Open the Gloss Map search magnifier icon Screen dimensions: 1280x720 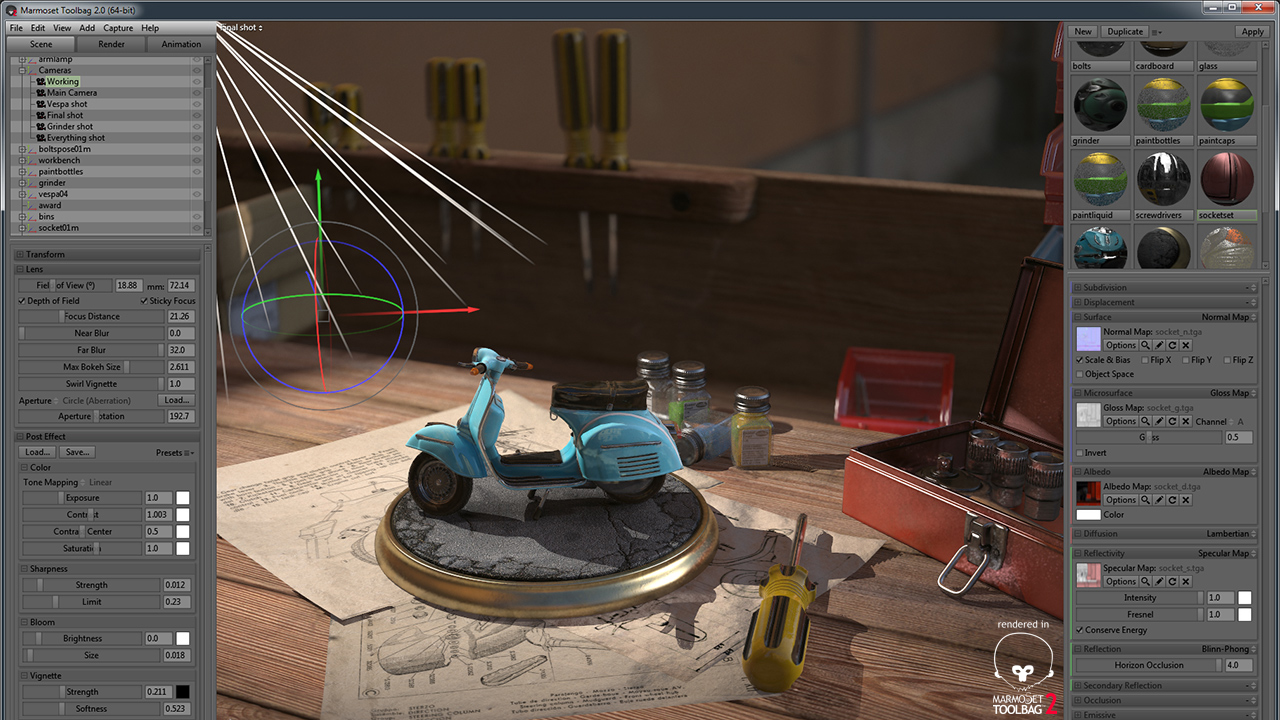click(1147, 421)
